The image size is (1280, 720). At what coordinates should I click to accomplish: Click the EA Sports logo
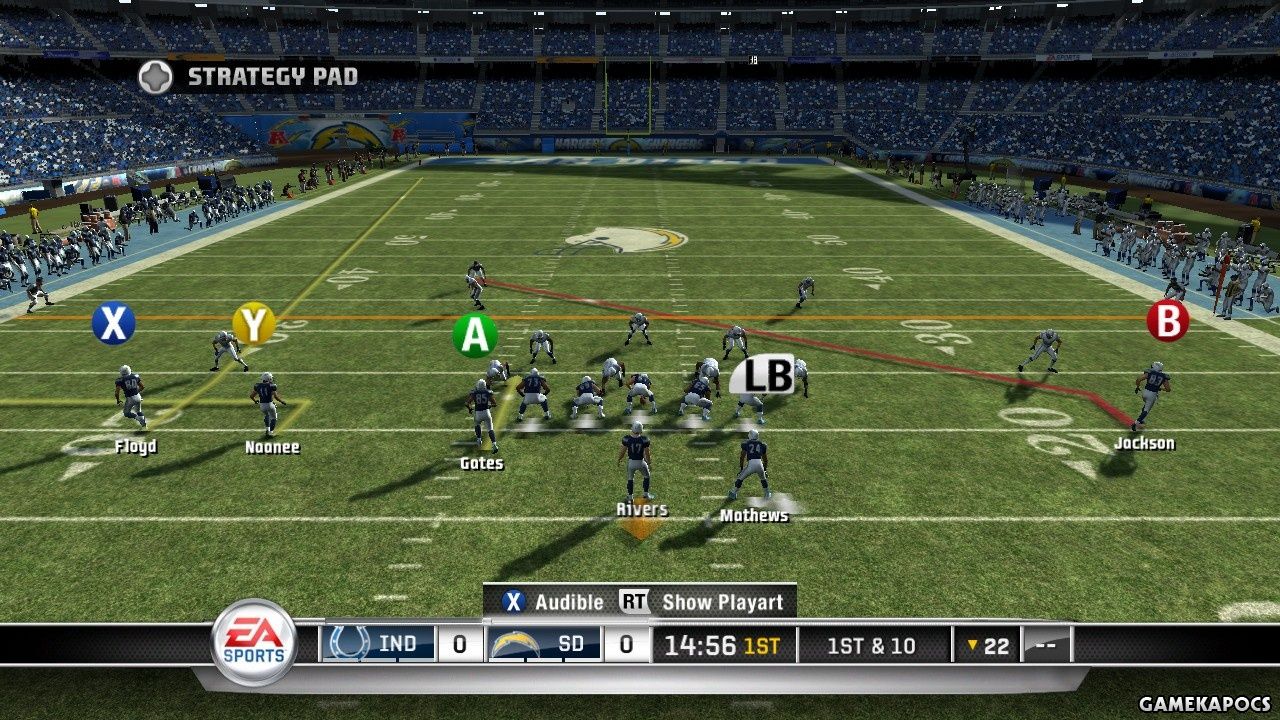[x=253, y=642]
